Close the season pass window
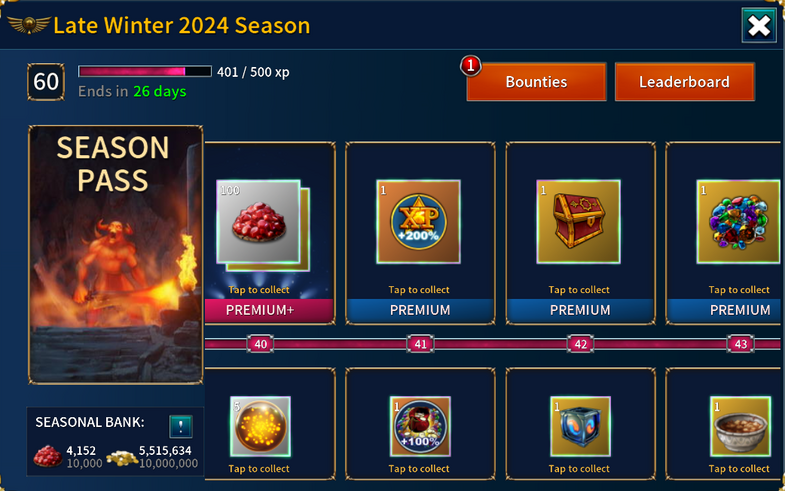Image resolution: width=785 pixels, height=491 pixels. coord(759,26)
